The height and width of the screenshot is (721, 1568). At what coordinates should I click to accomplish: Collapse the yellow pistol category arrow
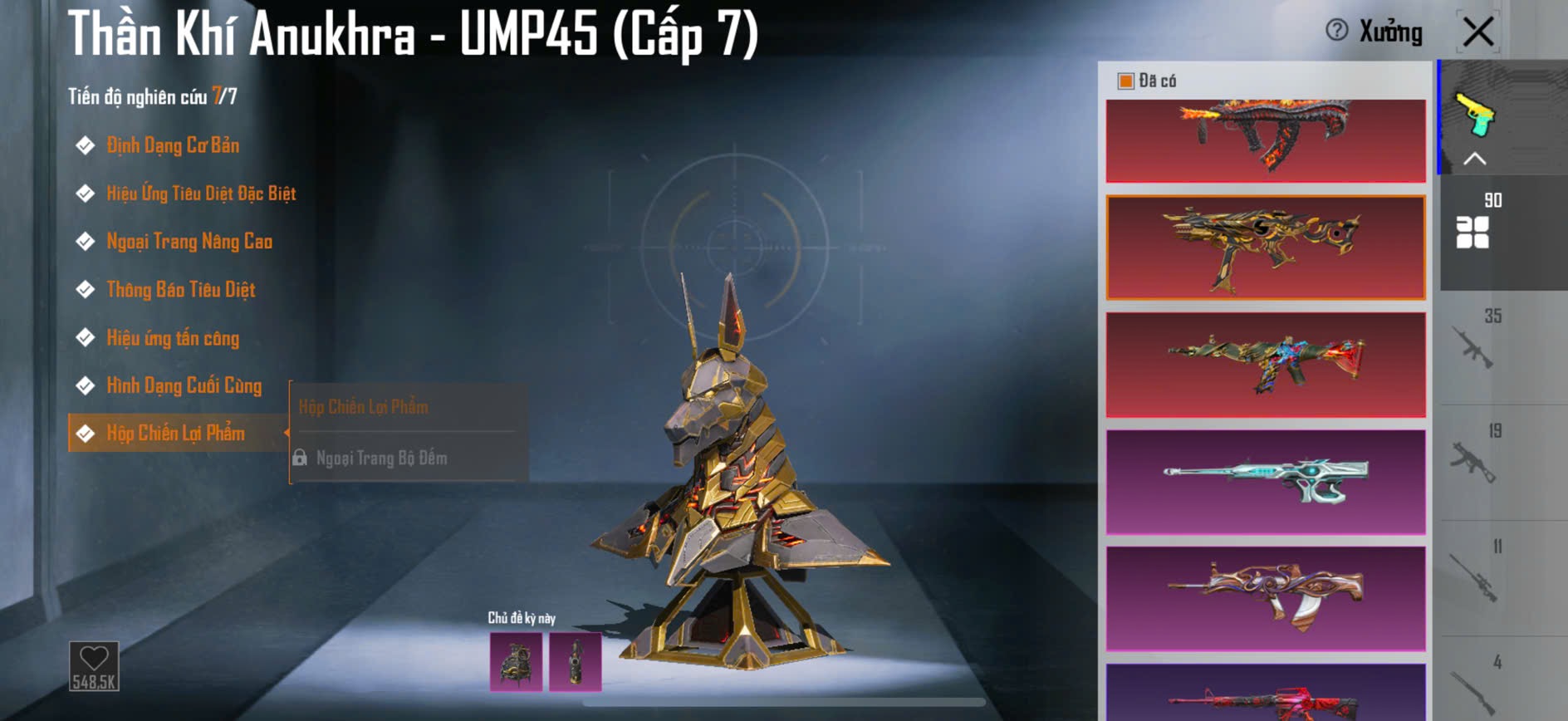pos(1474,159)
